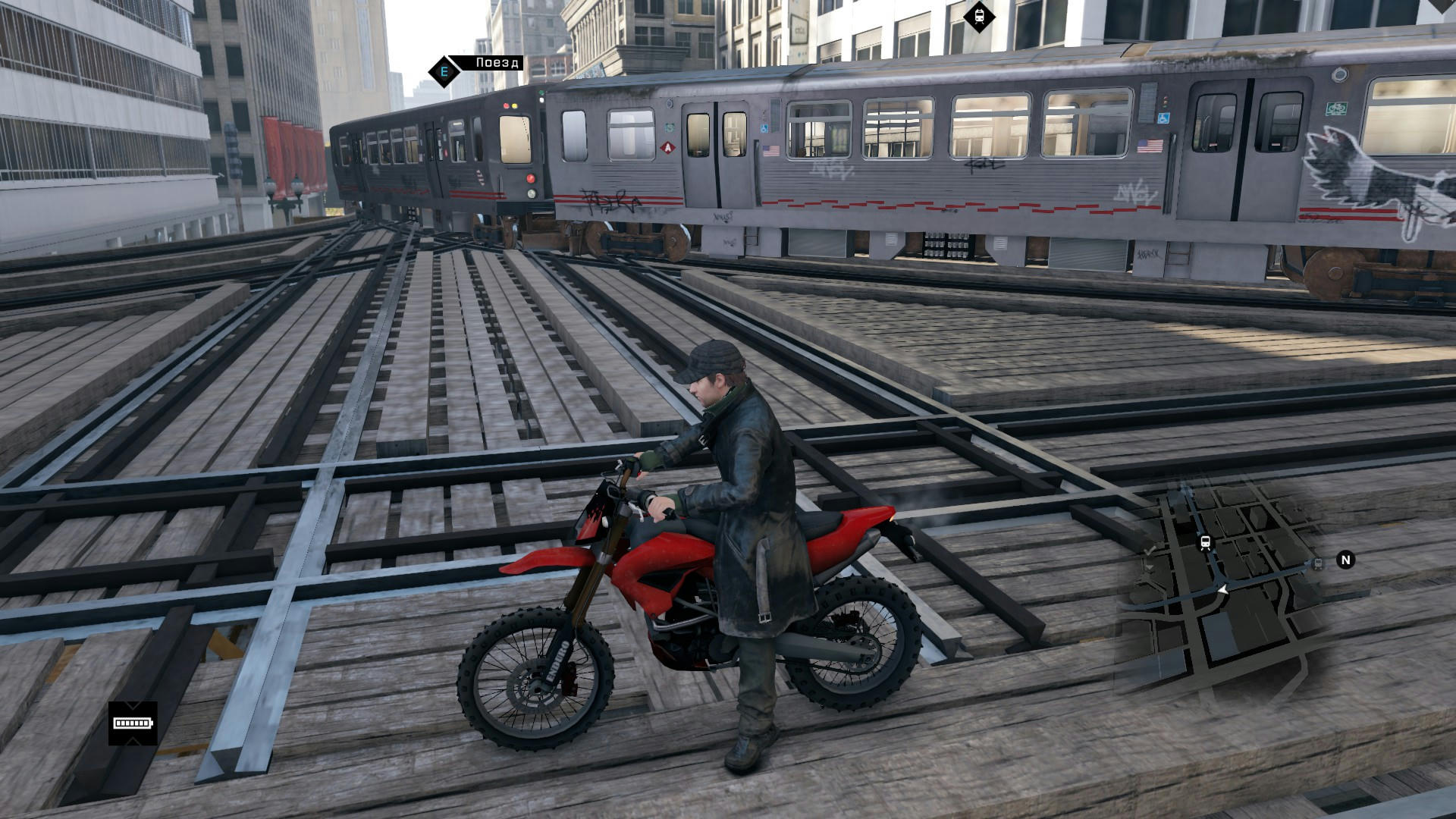
Task: Open the phone battery indicator
Action: point(133,723)
